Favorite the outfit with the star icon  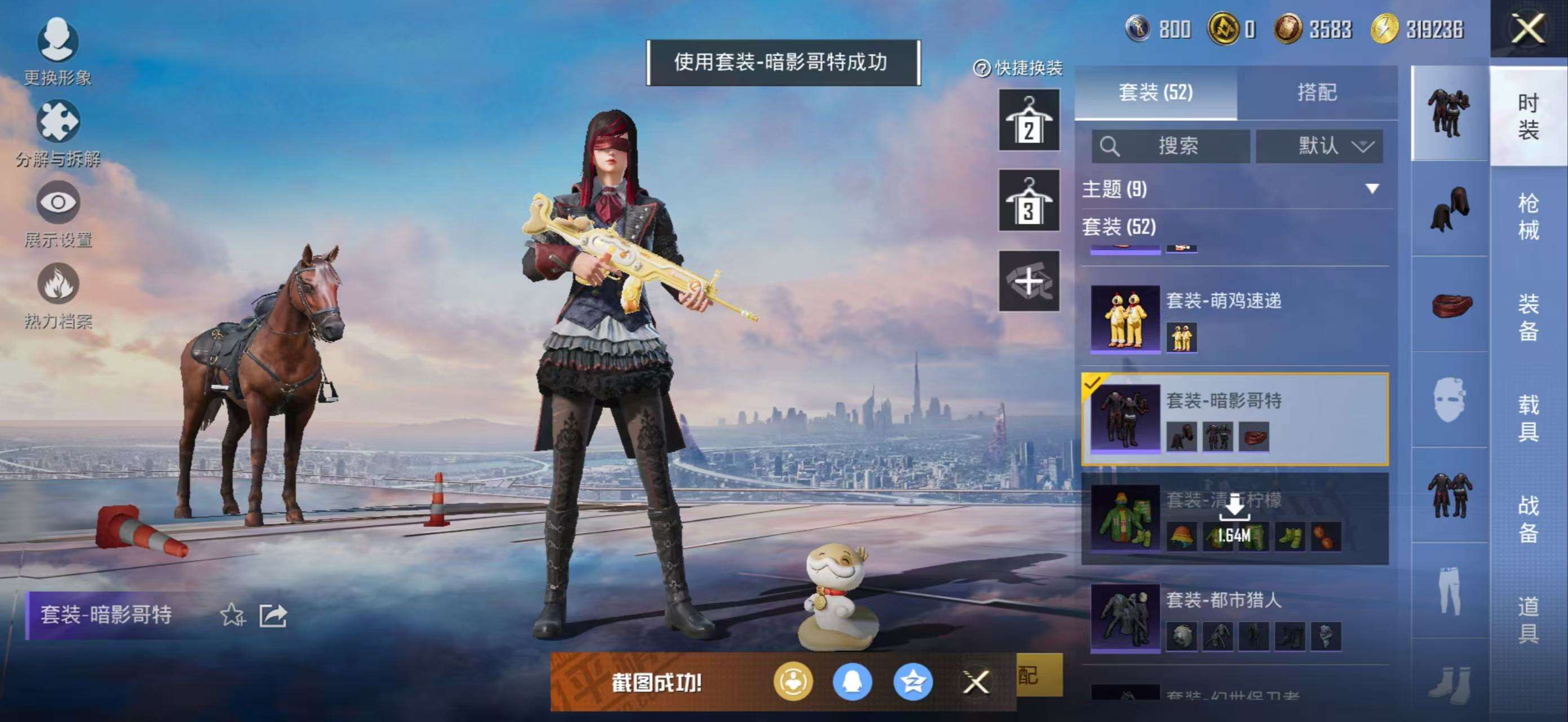232,615
